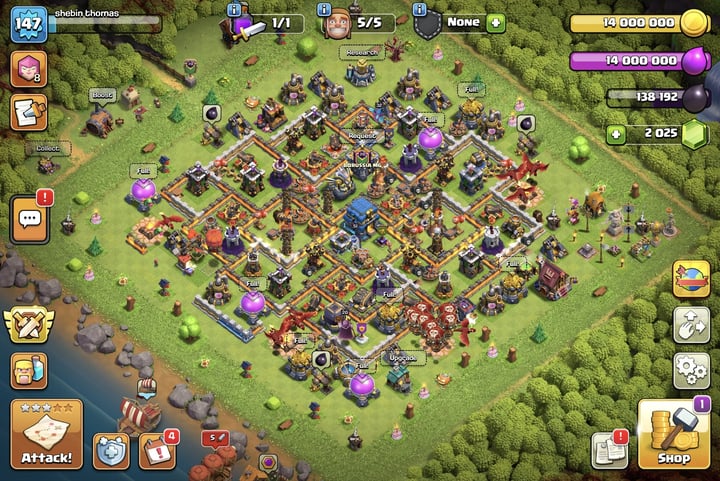This screenshot has width=720, height=481.
Task: Open the events calendar with red 4
Action: pos(156,451)
